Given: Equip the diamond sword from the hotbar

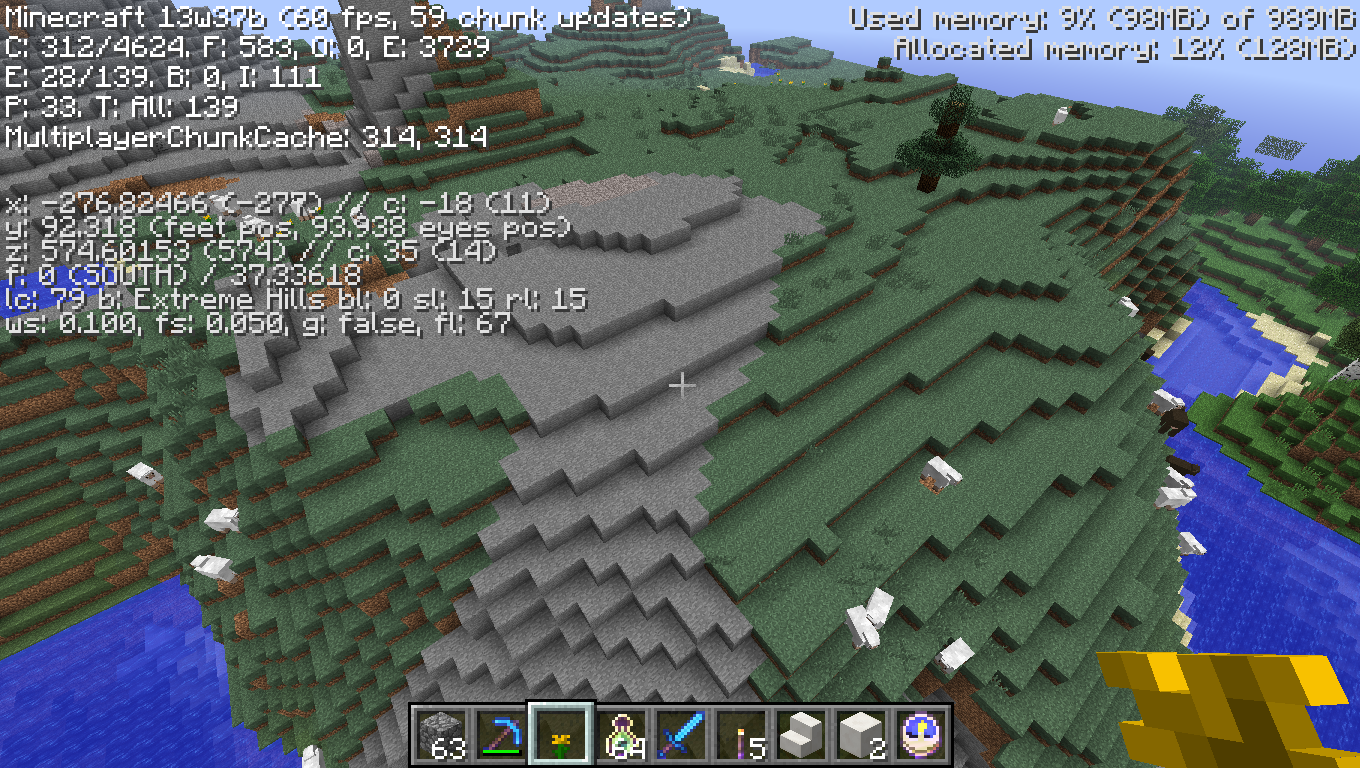Looking at the screenshot, I should (681, 733).
